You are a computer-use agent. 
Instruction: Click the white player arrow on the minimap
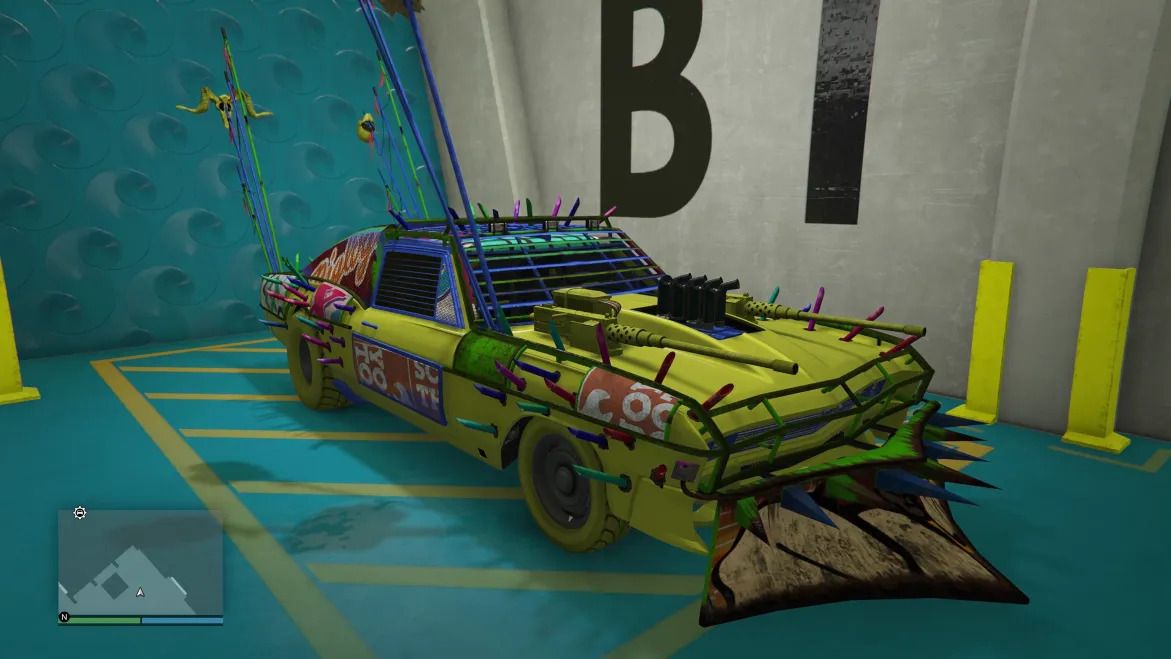(141, 592)
